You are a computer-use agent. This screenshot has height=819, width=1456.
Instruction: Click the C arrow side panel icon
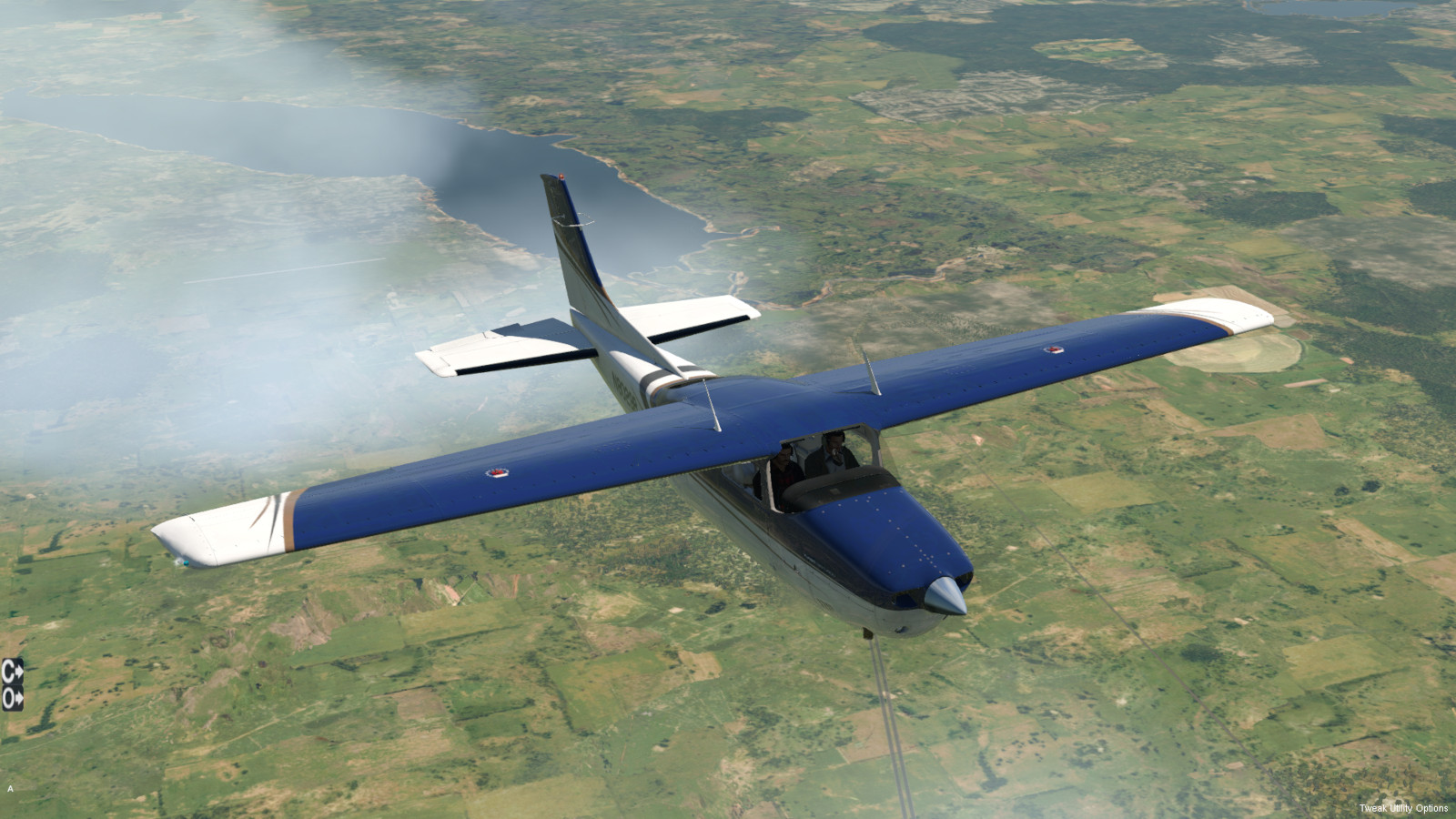click(x=12, y=671)
